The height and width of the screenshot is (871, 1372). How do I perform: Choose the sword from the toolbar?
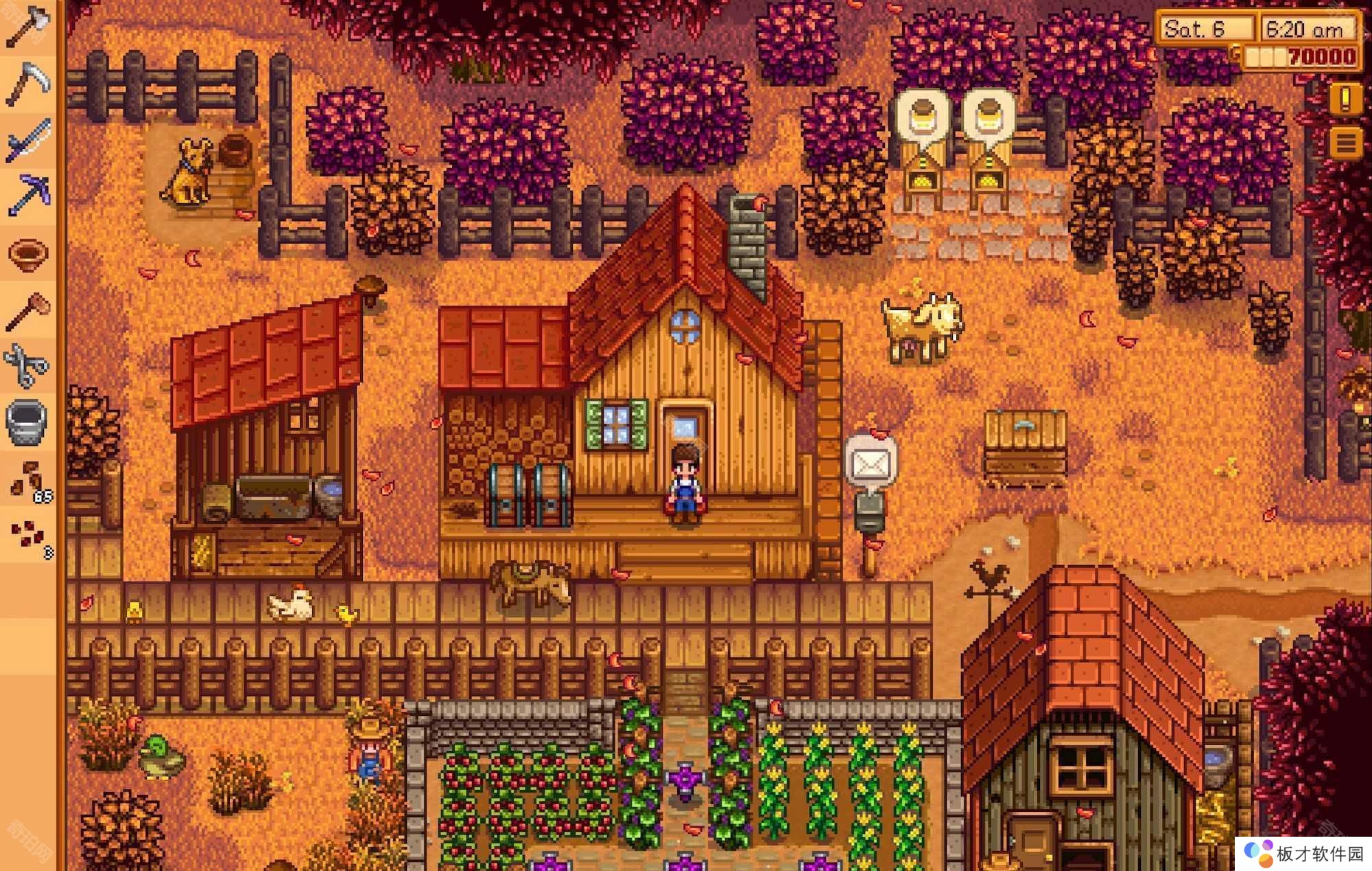[x=27, y=141]
